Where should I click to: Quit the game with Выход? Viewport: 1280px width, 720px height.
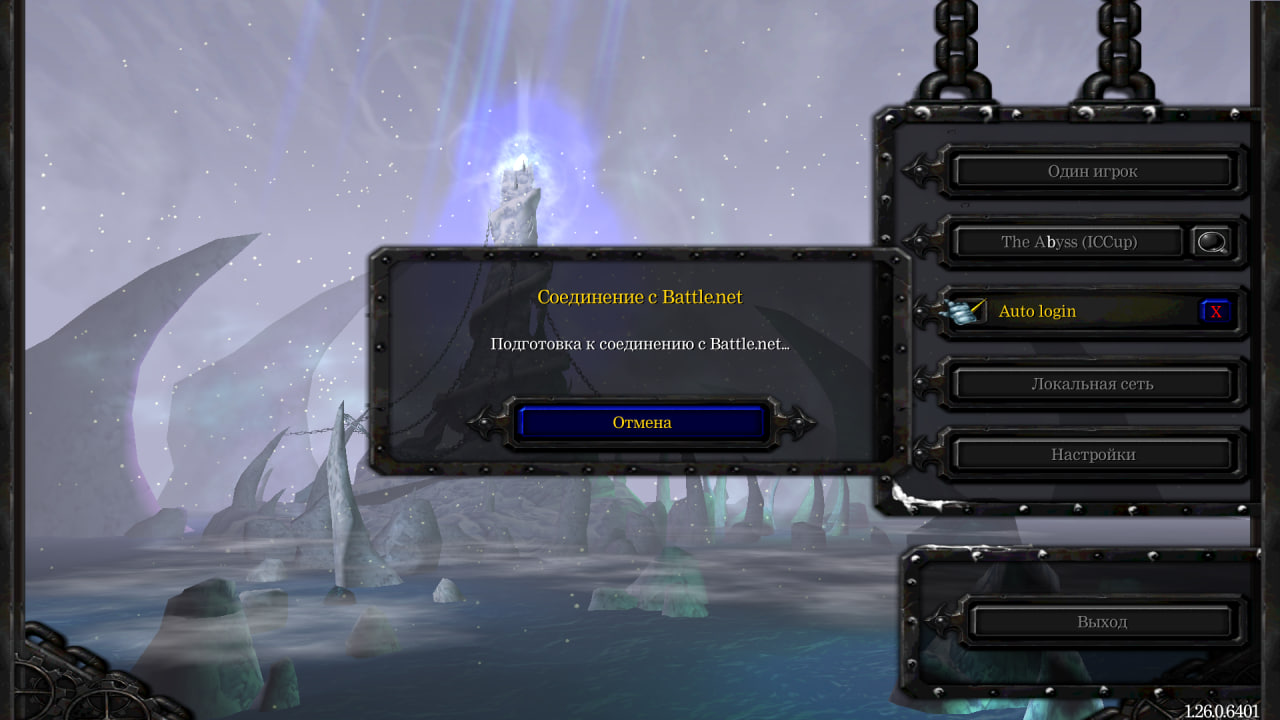1101,622
